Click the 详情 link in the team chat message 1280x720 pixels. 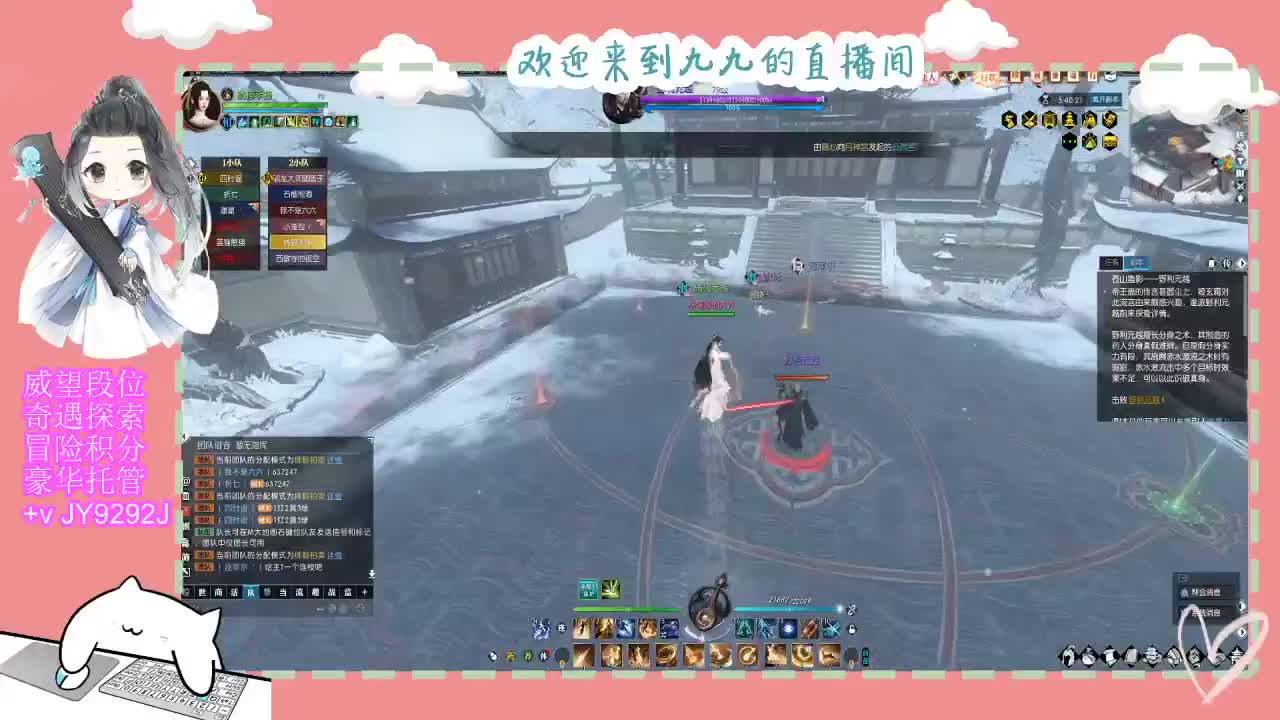tap(335, 460)
